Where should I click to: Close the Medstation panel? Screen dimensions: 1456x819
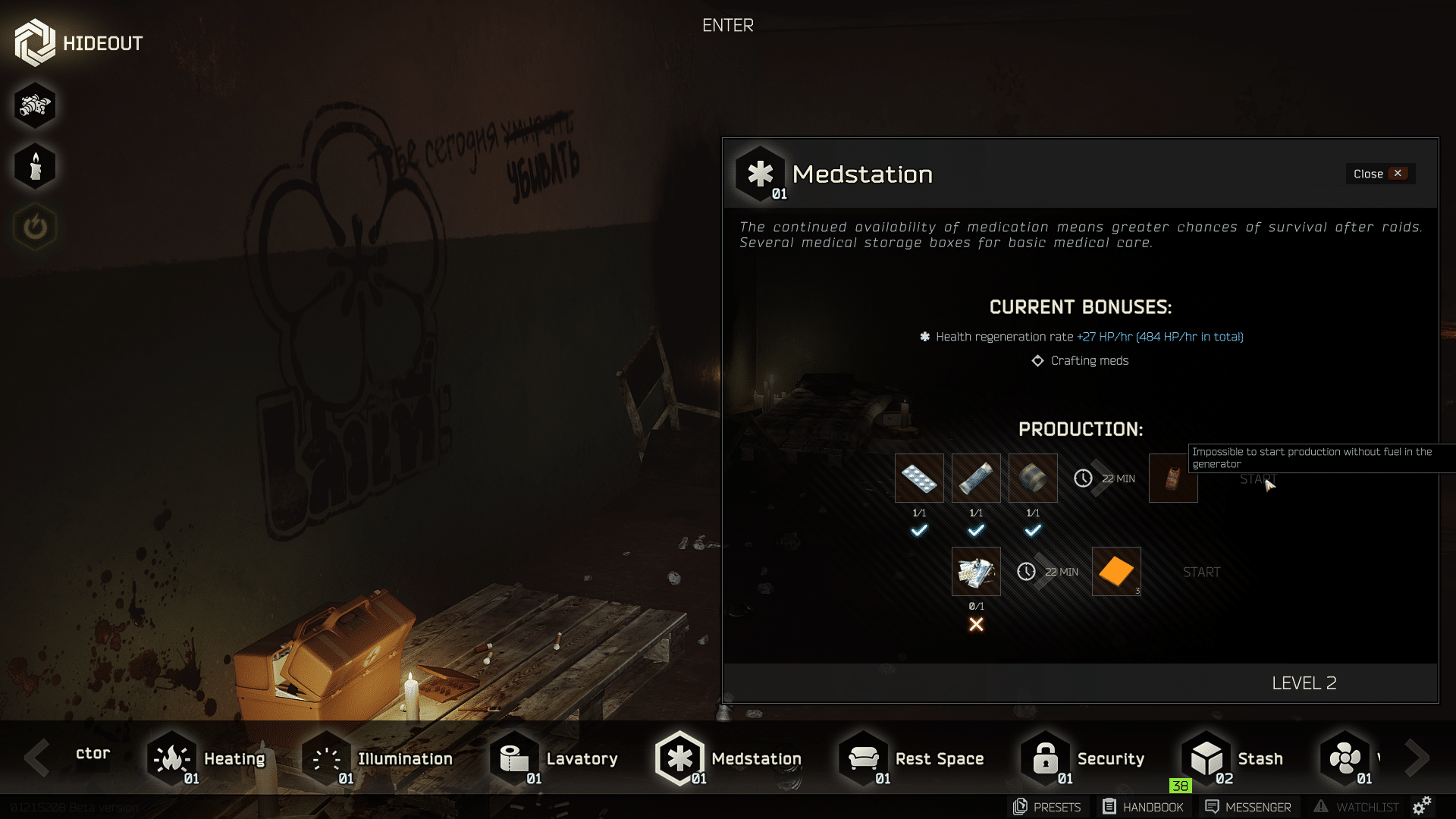1379,174
